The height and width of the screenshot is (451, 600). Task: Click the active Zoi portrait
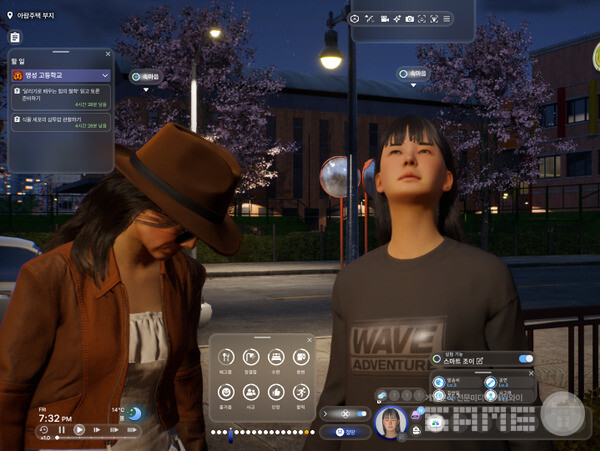point(389,423)
